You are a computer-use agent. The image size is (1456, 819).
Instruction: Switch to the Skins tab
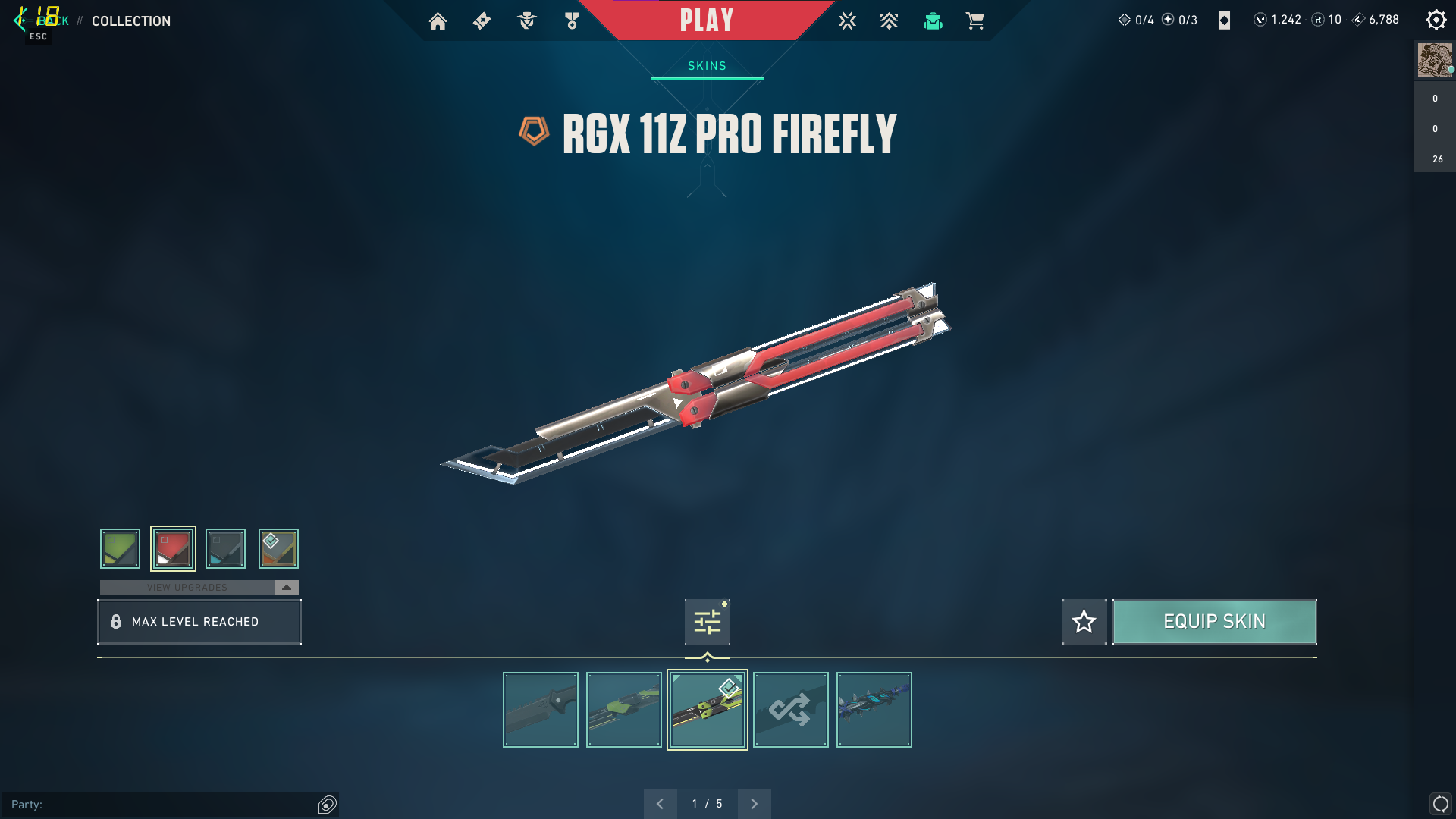pos(707,66)
